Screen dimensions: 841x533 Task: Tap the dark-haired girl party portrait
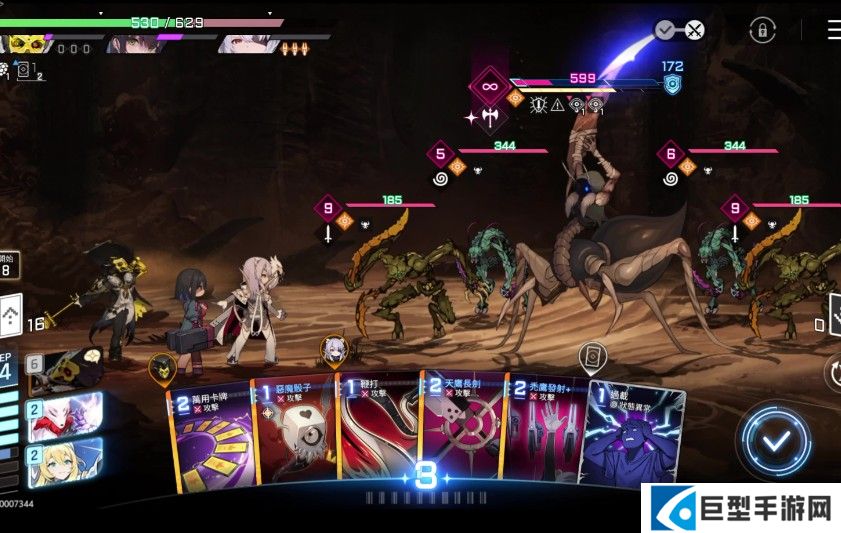click(x=130, y=44)
